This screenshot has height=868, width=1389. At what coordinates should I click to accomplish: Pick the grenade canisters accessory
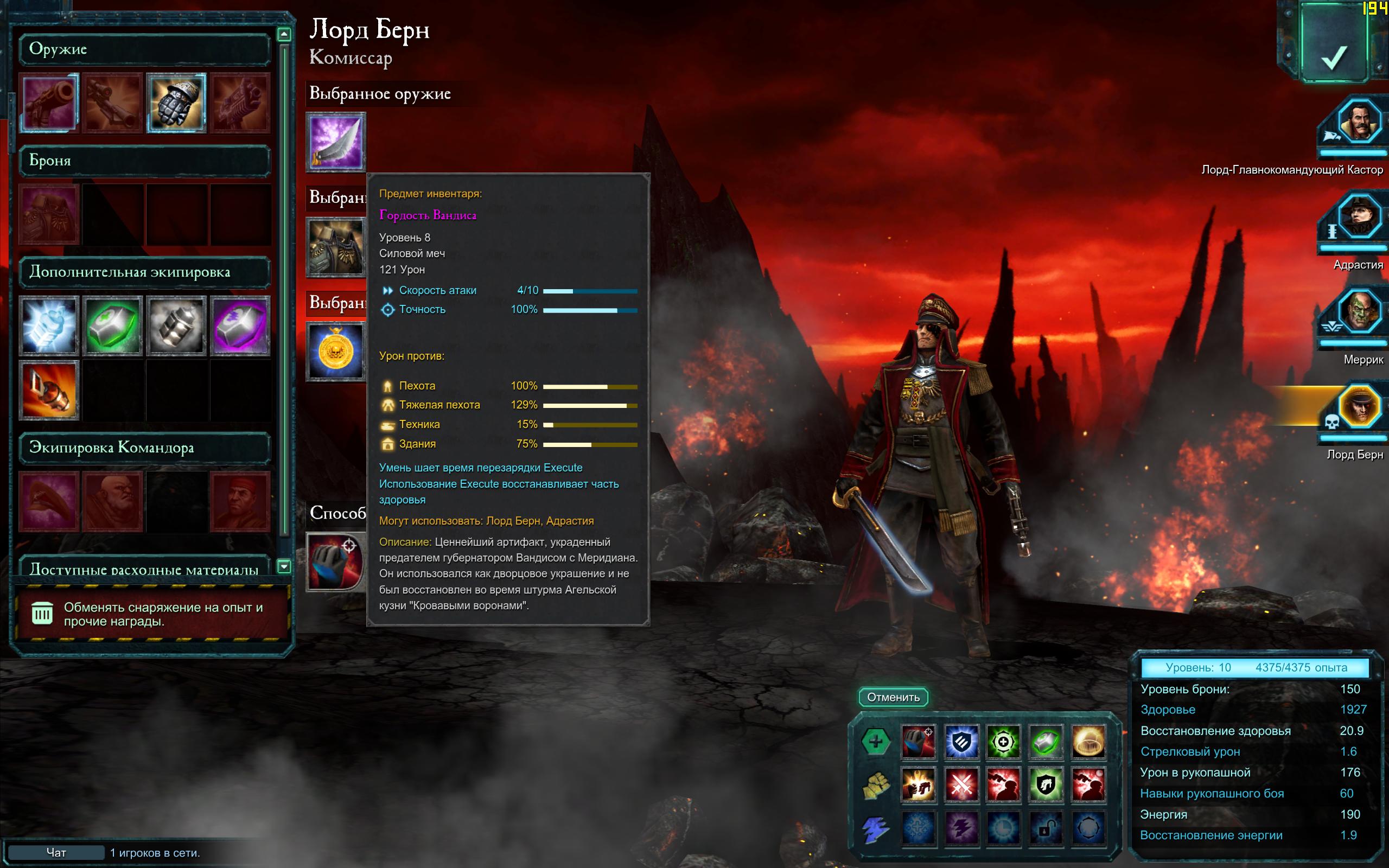coord(176,325)
